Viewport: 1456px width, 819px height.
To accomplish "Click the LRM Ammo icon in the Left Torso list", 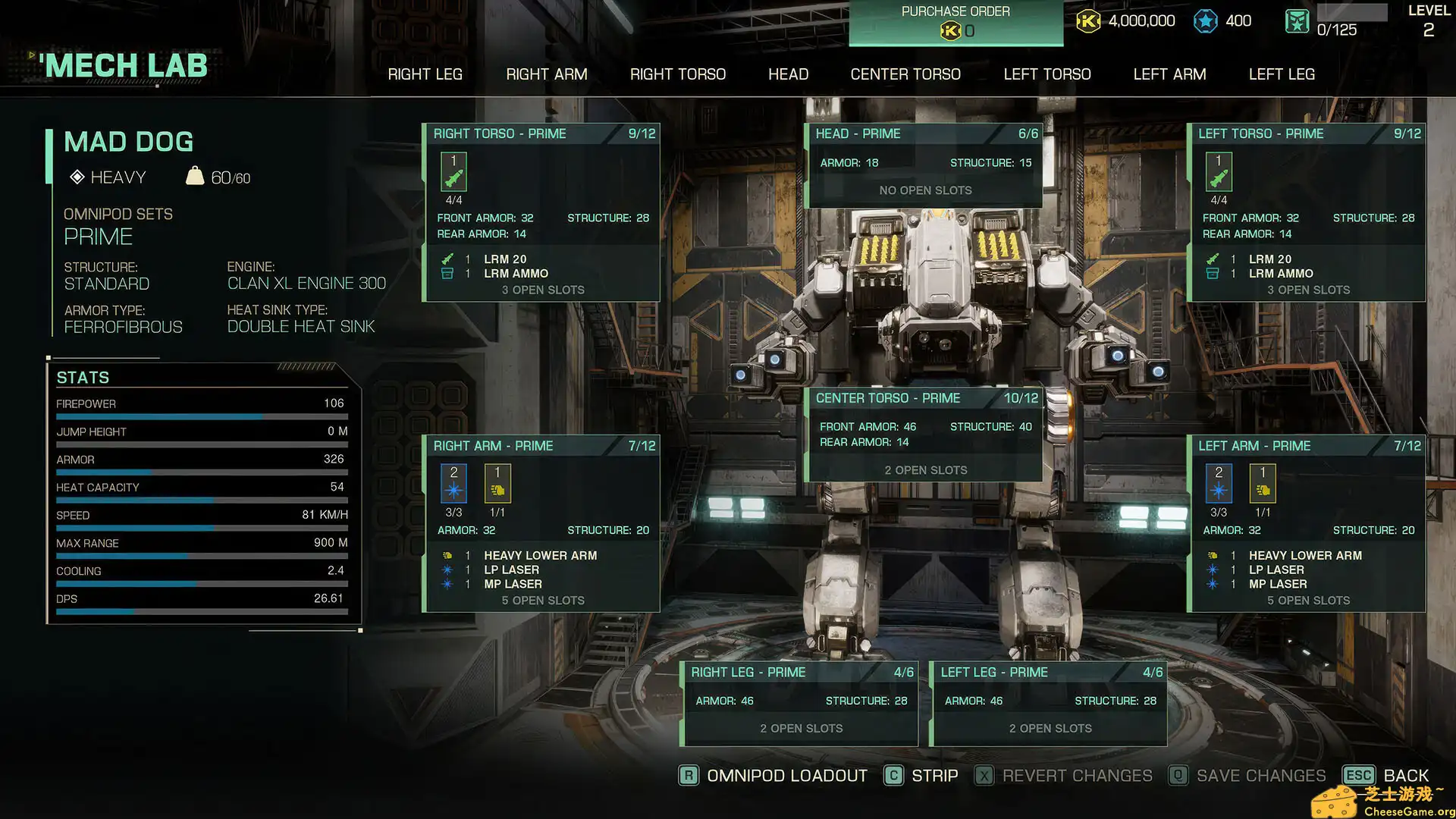I will pos(1213,274).
